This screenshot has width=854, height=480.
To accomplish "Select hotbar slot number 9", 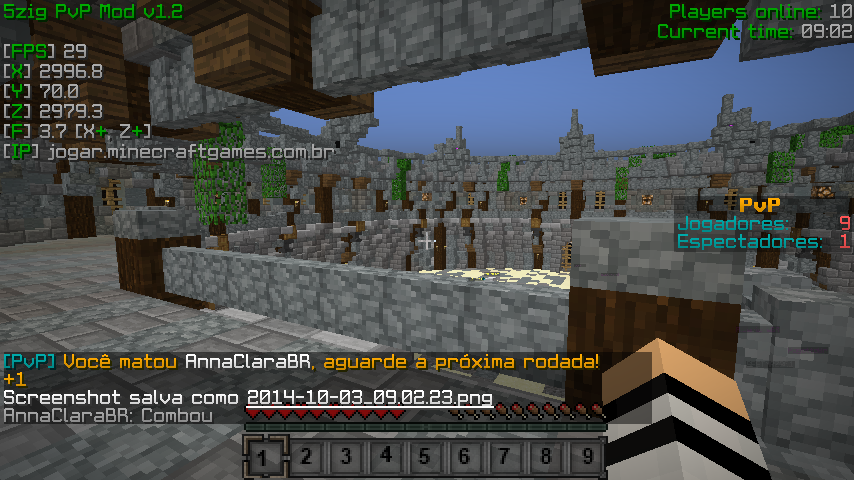I will [586, 458].
